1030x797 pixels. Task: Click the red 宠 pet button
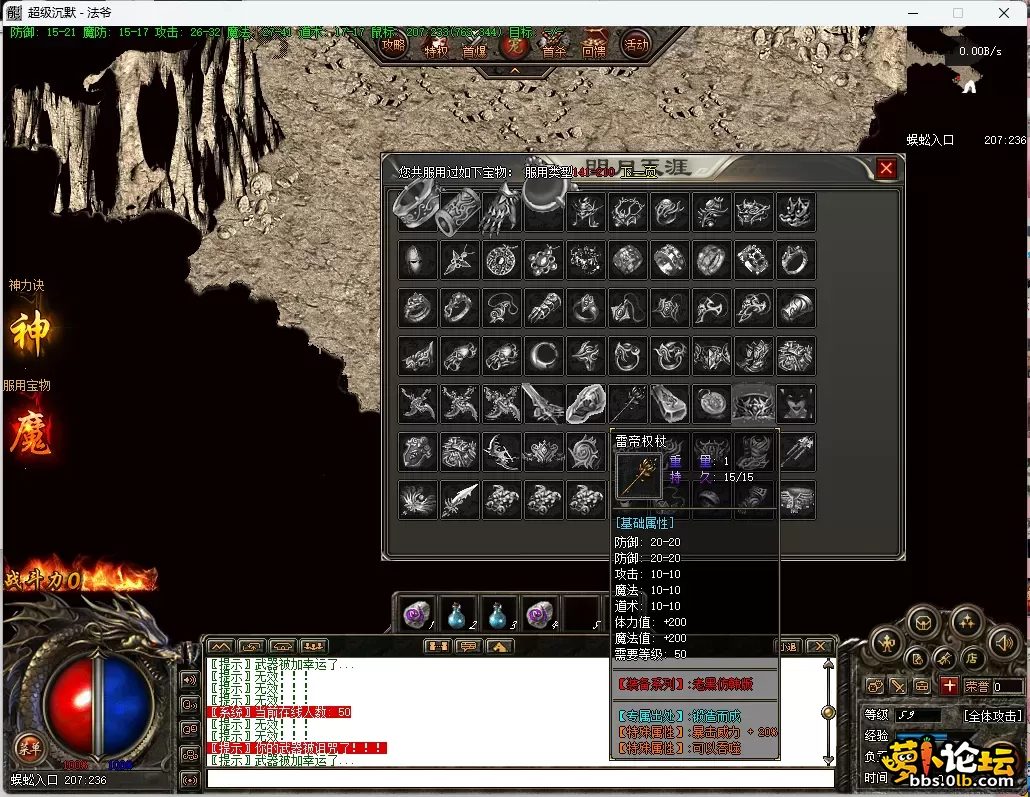tap(514, 45)
